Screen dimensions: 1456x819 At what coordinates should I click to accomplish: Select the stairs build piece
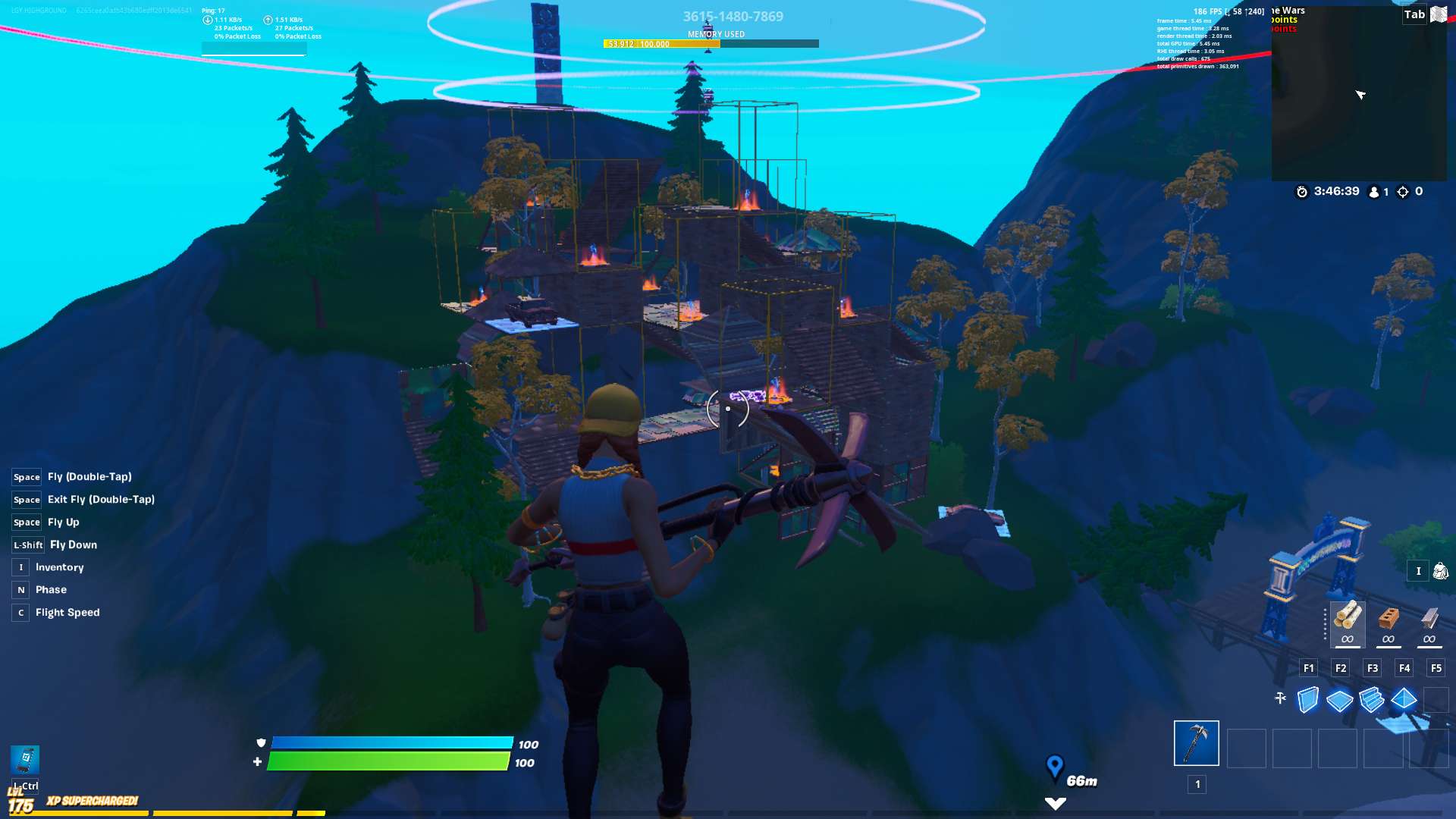1372,699
